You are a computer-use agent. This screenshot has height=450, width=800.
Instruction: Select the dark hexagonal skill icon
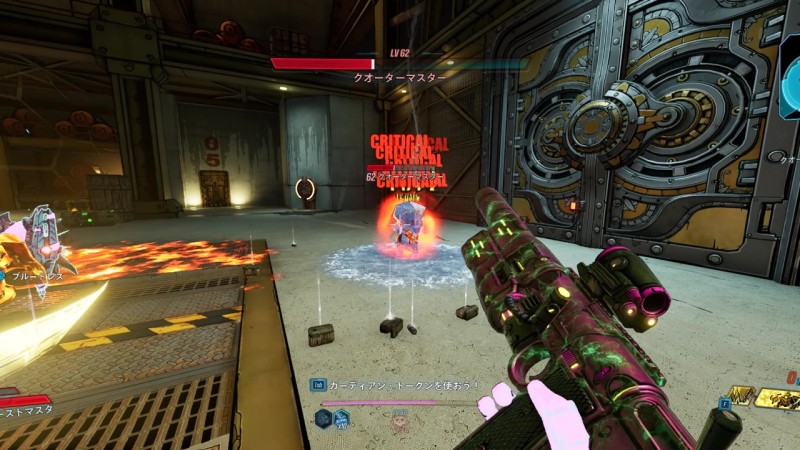324,418
